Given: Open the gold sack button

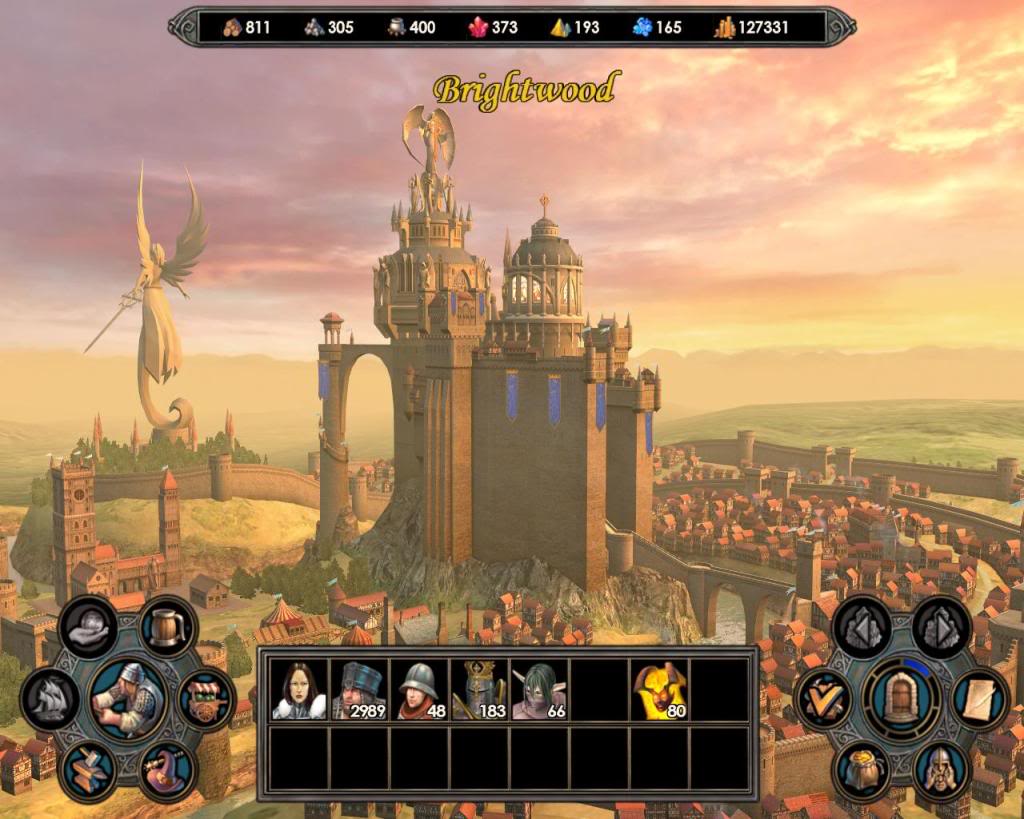Looking at the screenshot, I should point(862,770).
